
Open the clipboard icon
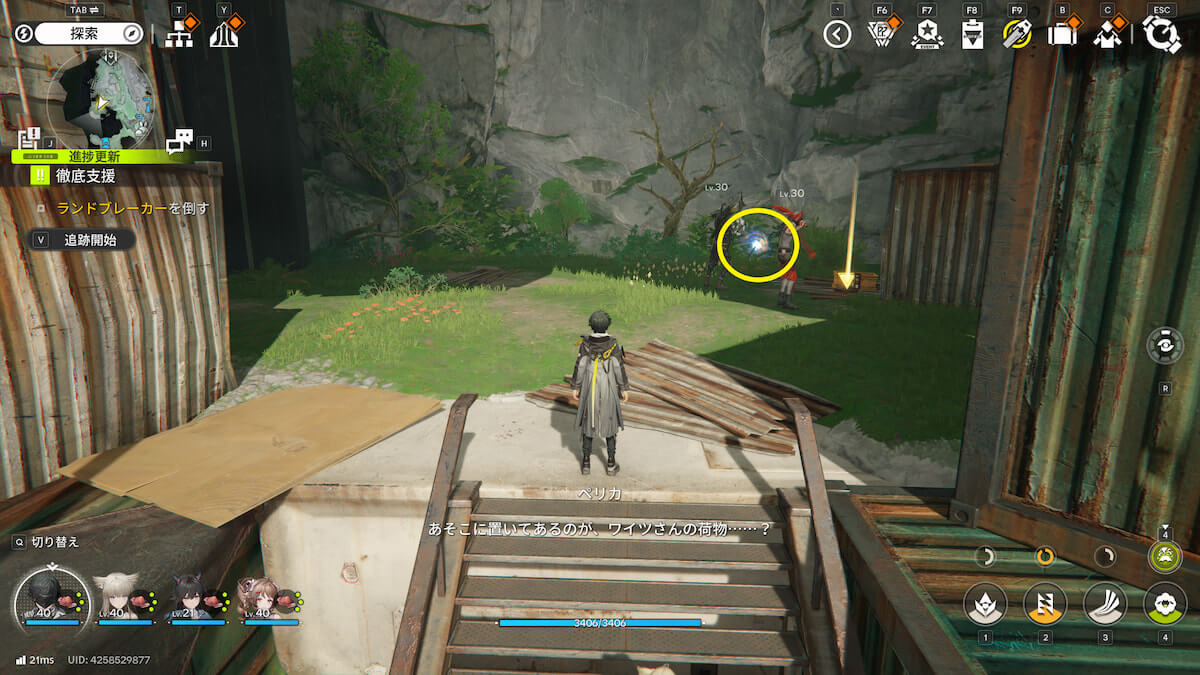pos(972,35)
